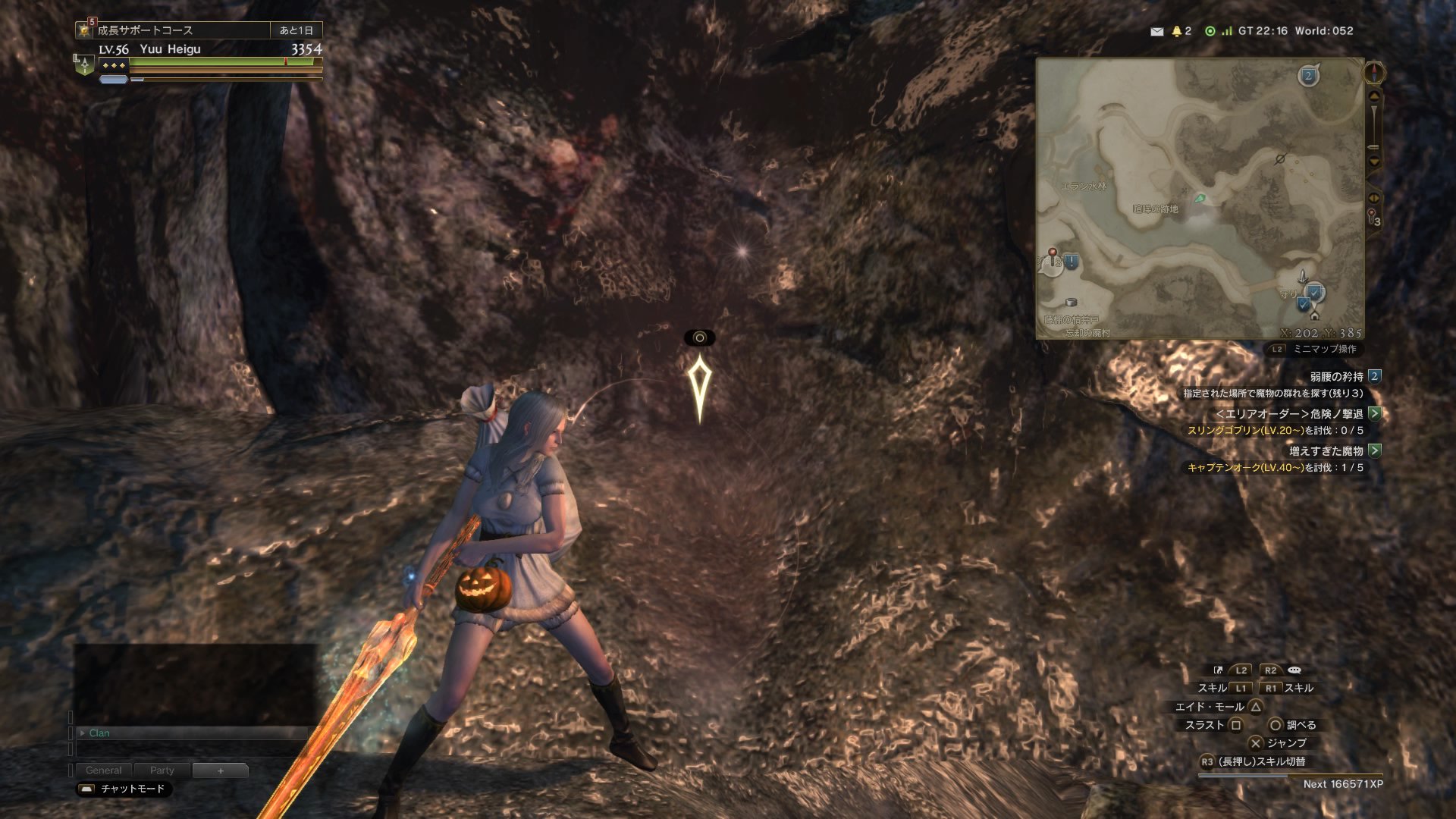
Task: Zoom out the minimap with down arrow
Action: (1374, 162)
